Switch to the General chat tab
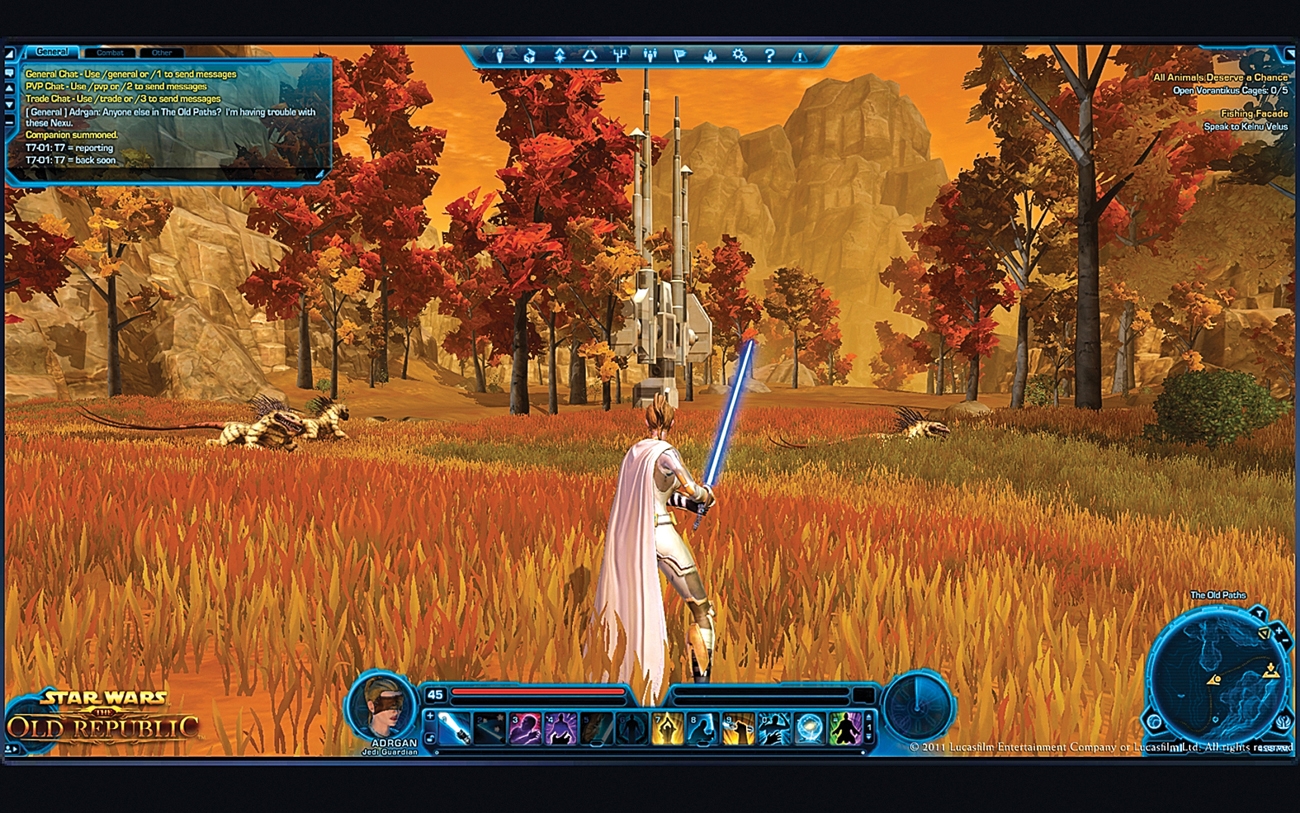This screenshot has width=1300, height=813. [x=51, y=52]
